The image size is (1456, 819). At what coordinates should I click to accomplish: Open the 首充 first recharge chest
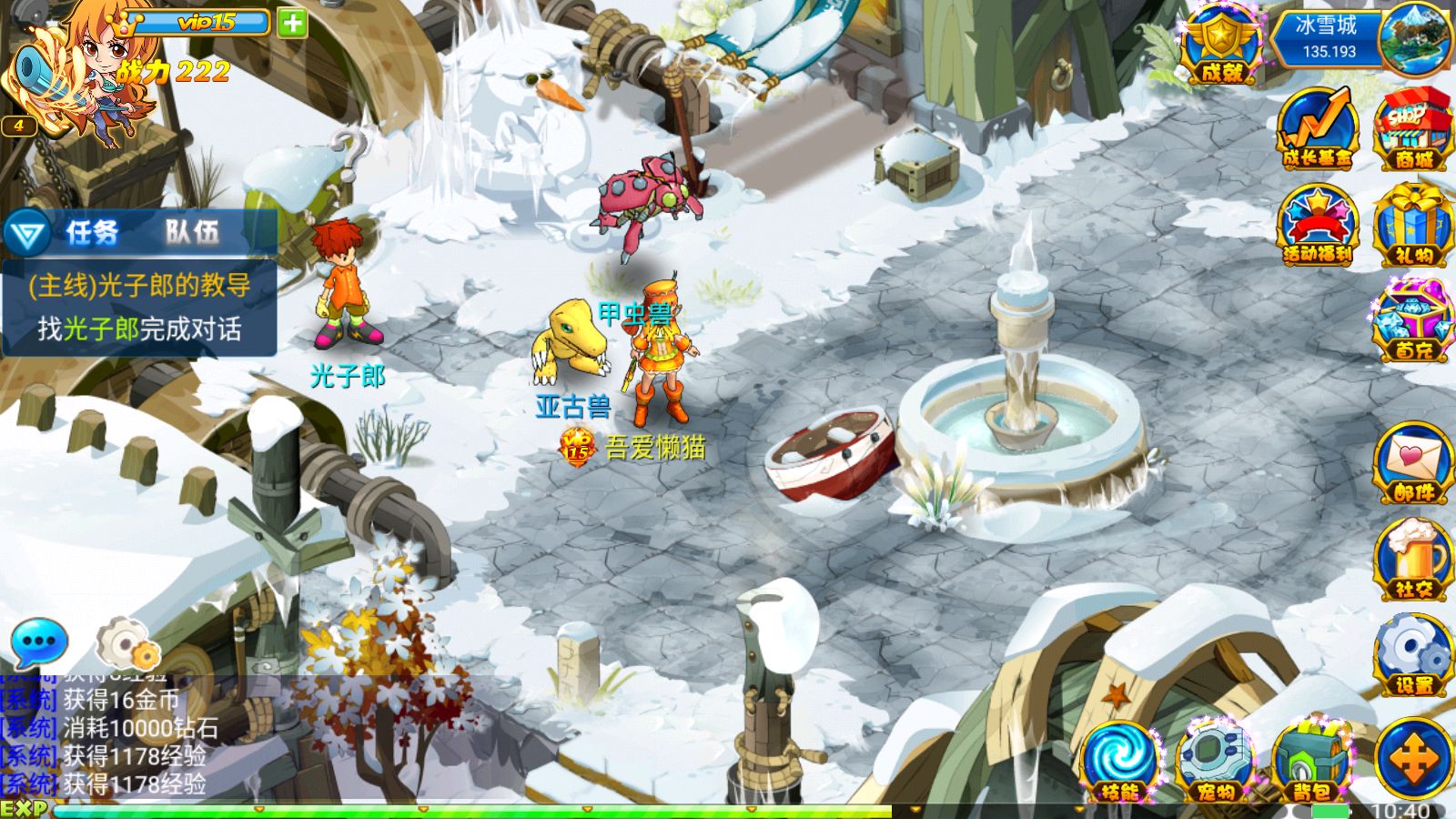1412,321
